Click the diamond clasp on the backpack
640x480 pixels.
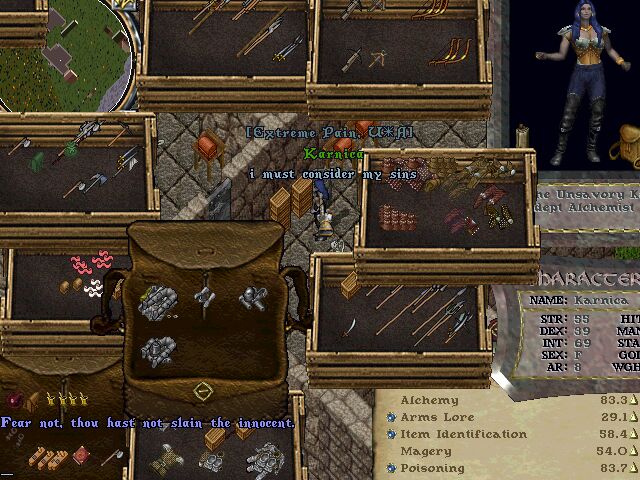203,390
